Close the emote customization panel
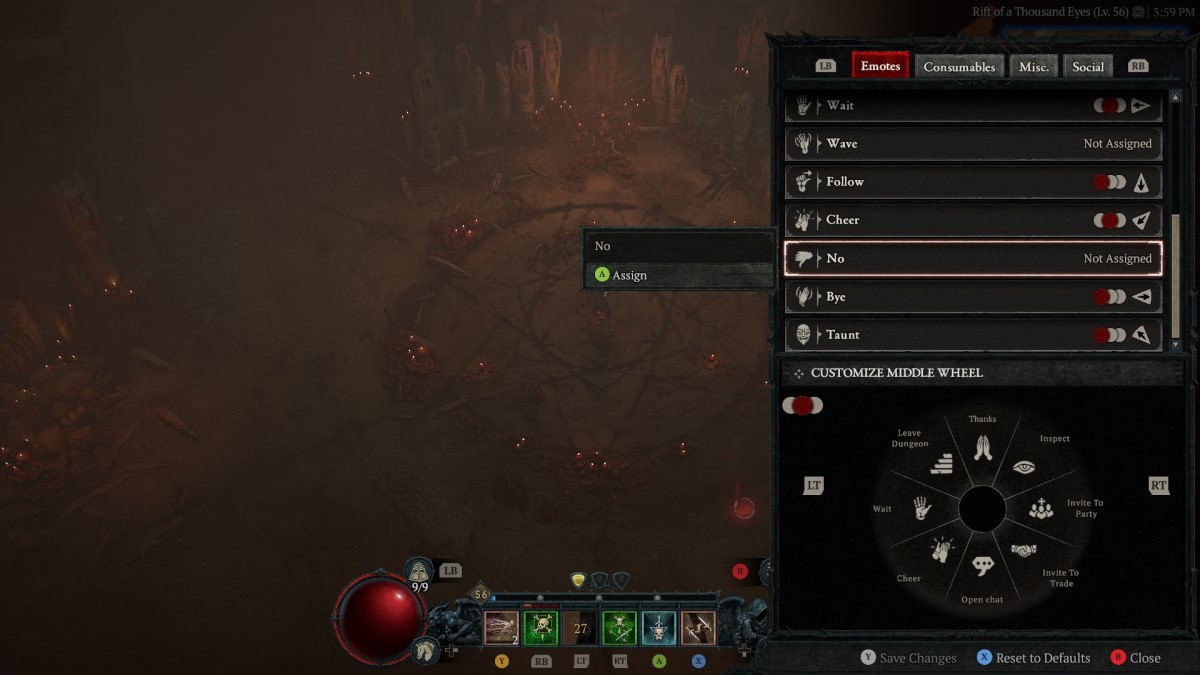 click(x=1135, y=658)
